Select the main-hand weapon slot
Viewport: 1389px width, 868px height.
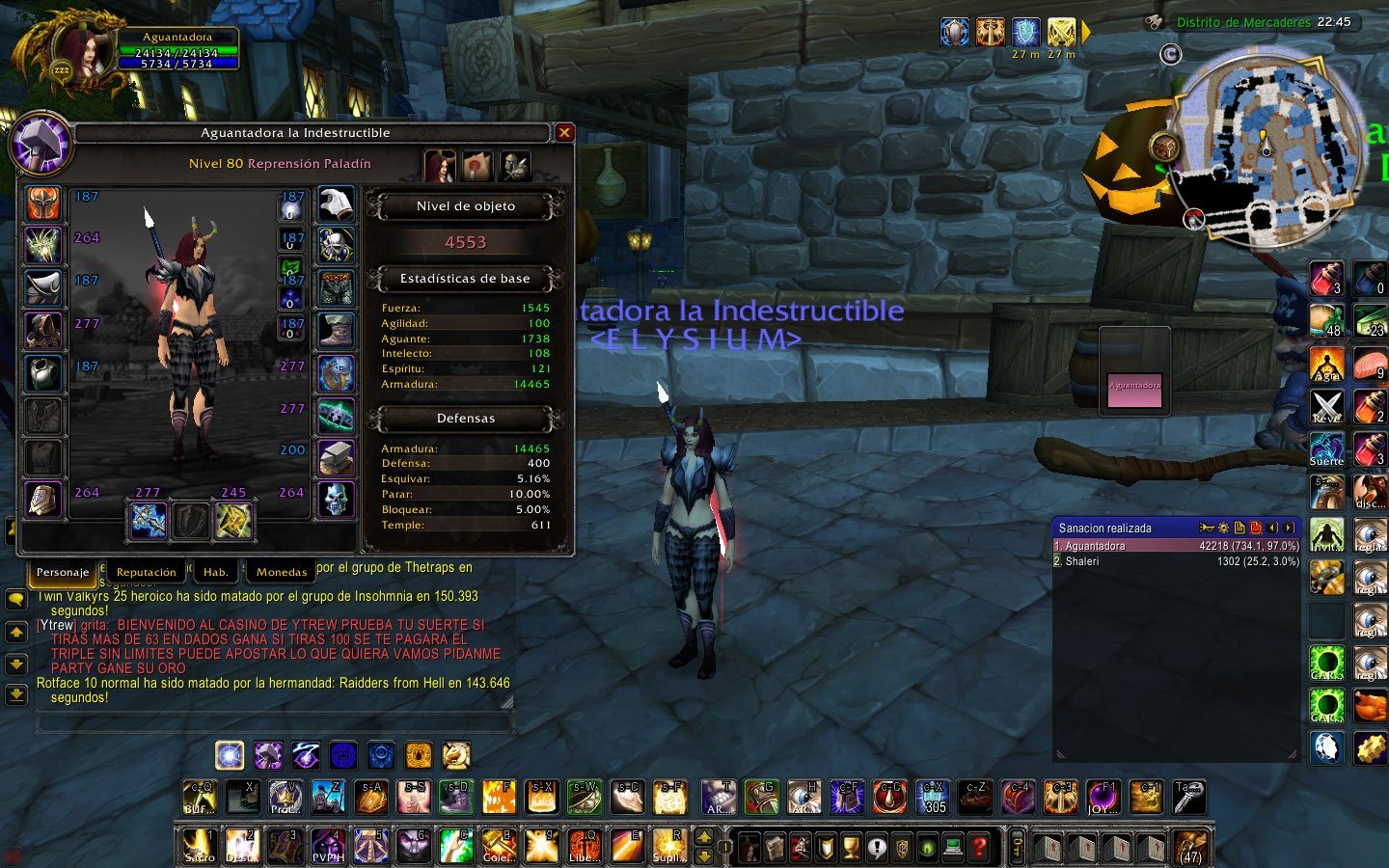pyautogui.click(x=148, y=521)
